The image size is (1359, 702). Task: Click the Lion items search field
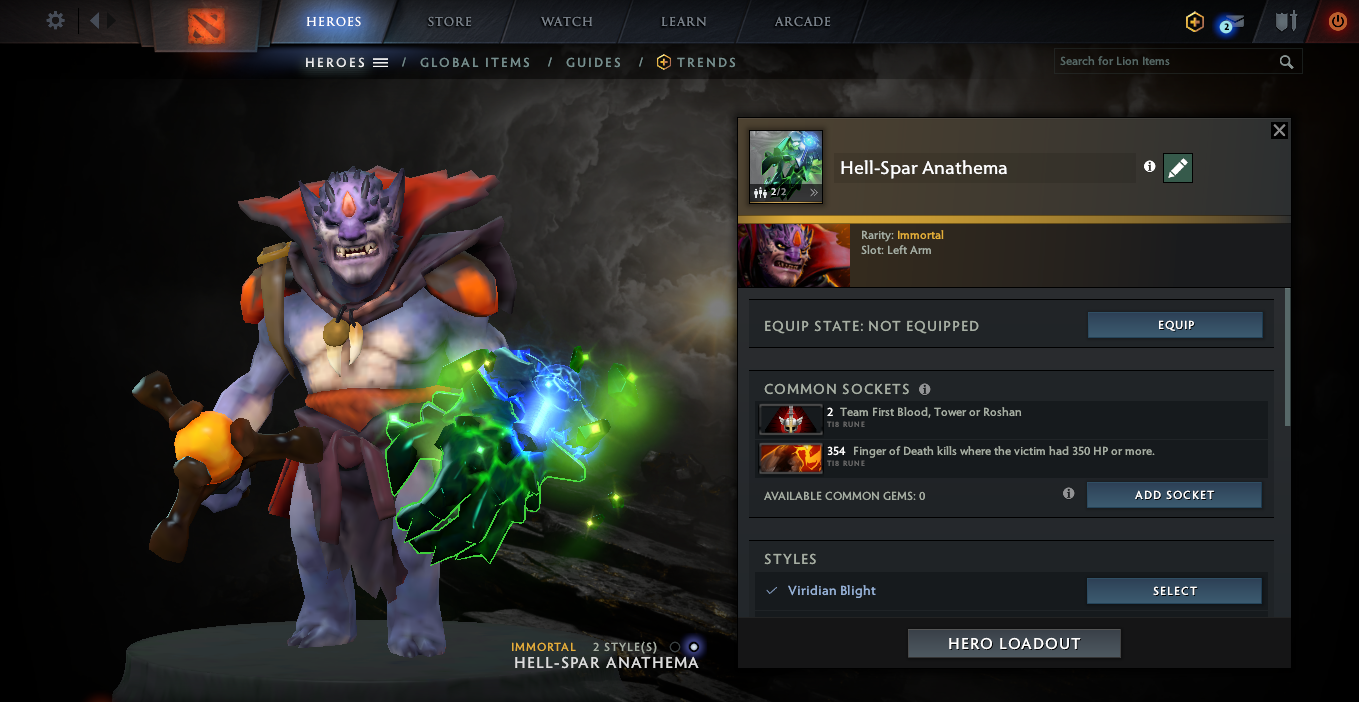pyautogui.click(x=1166, y=62)
